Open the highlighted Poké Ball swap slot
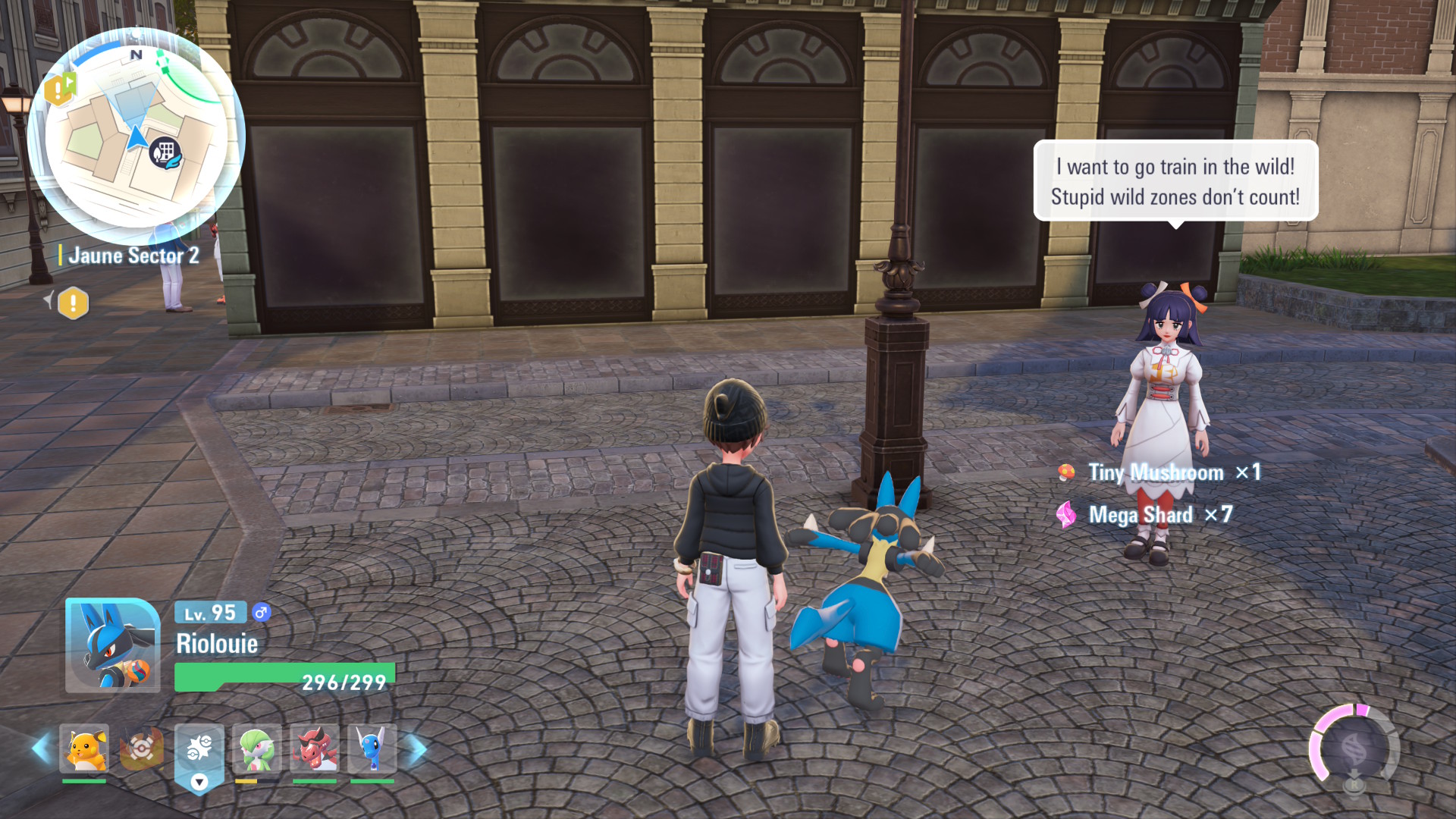 [x=199, y=751]
